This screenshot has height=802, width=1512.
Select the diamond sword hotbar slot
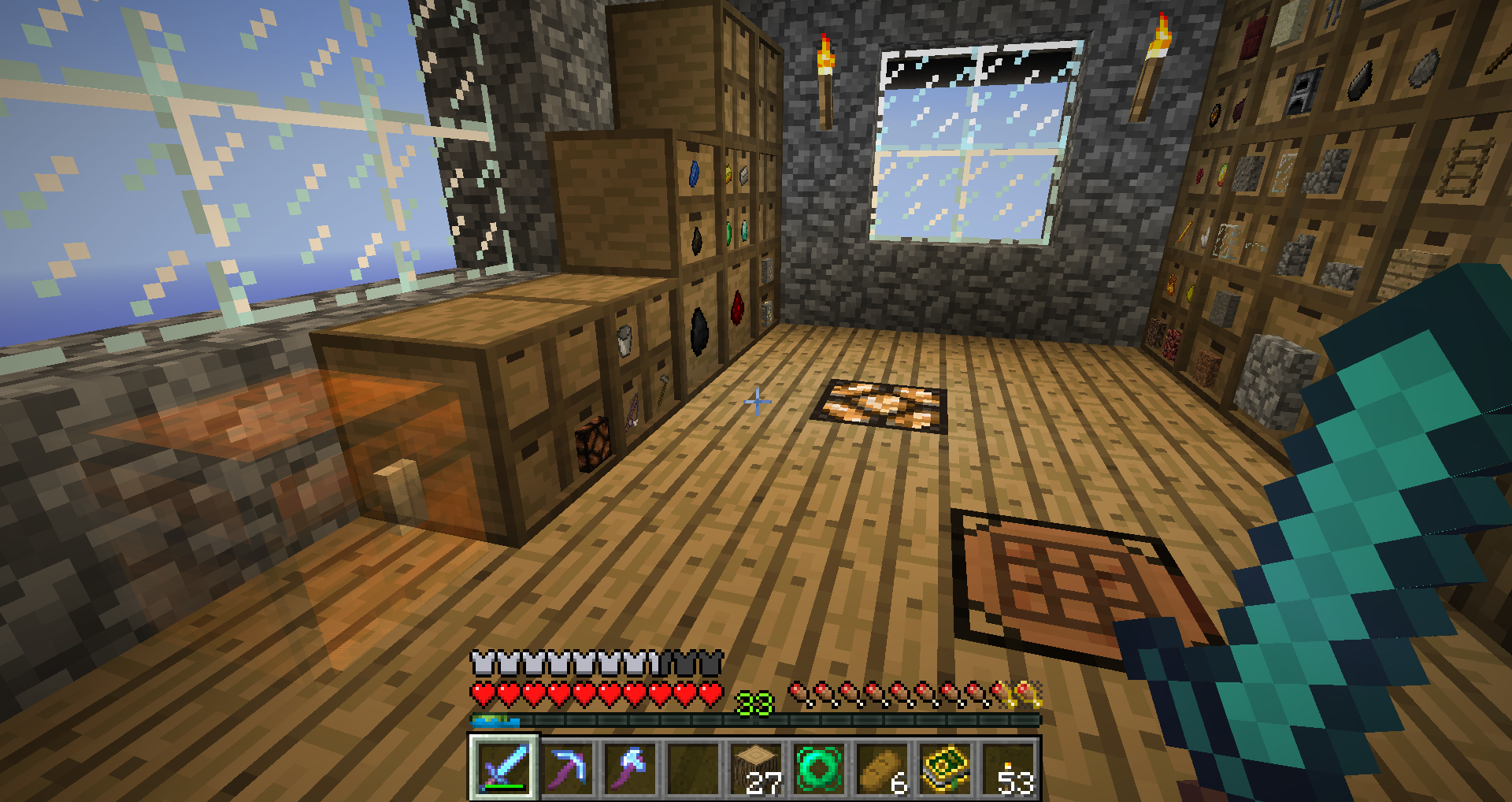pyautogui.click(x=504, y=768)
